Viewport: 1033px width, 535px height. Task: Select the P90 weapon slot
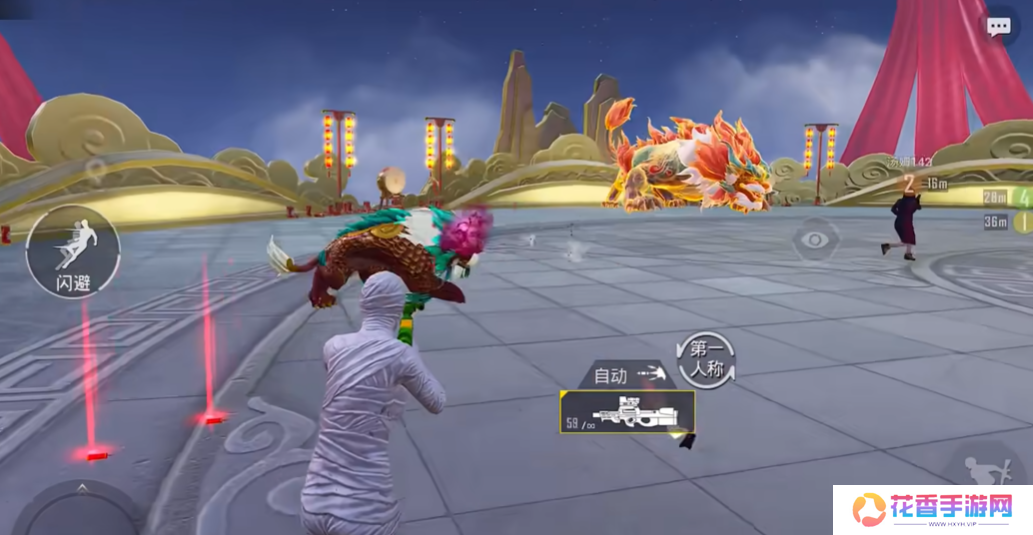pos(627,411)
